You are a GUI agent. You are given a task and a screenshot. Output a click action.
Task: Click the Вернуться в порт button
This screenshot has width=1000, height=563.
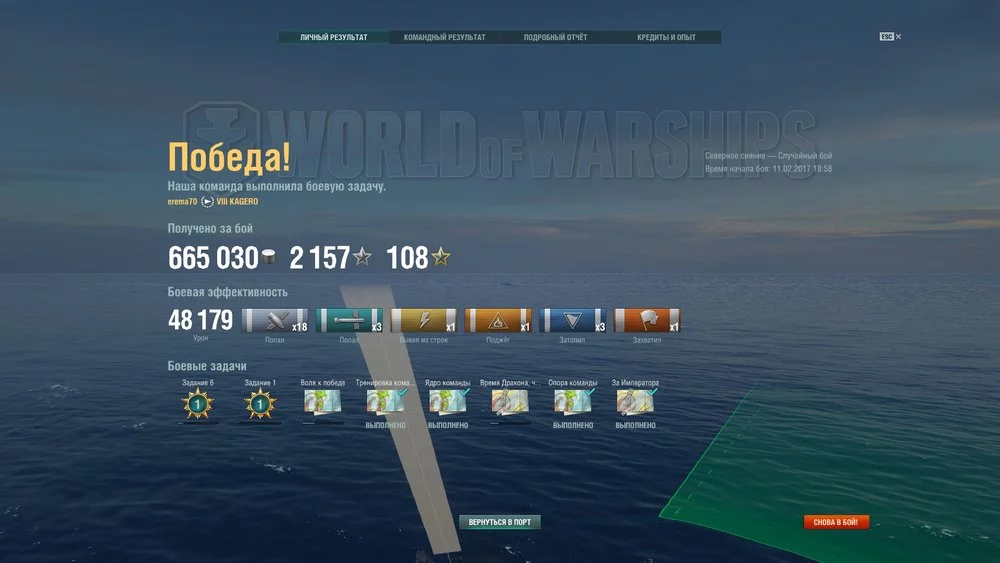pyautogui.click(x=500, y=522)
